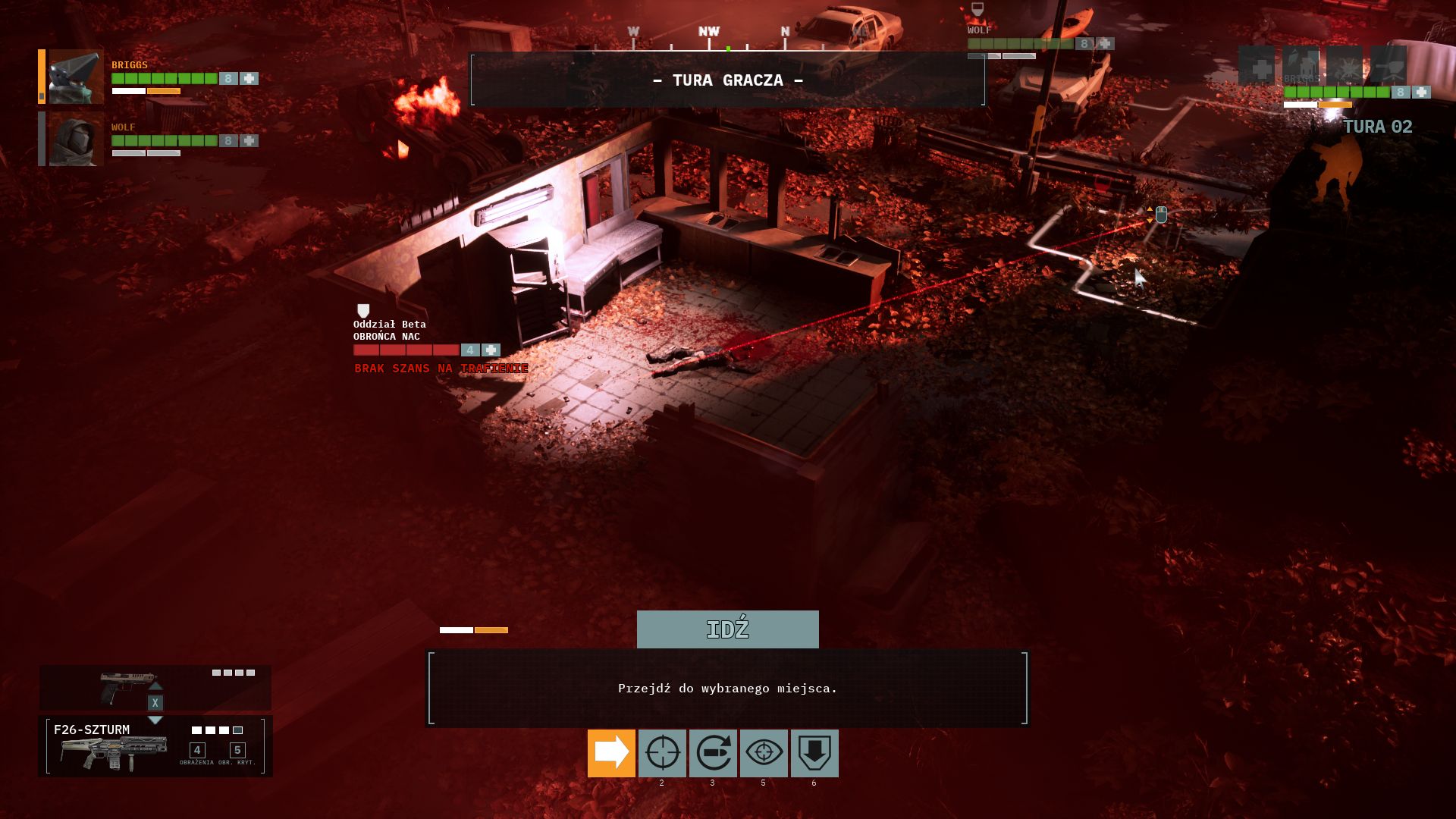Screen dimensions: 1456x819
Task: Click the faded spider creature icon
Action: pos(1345,66)
